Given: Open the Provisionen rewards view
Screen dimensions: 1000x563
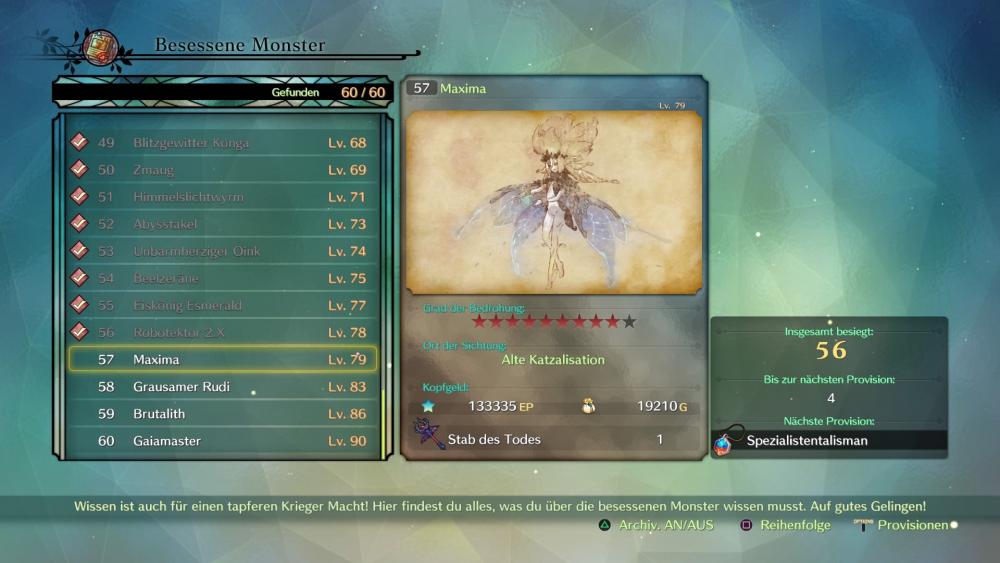Looking at the screenshot, I should [903, 525].
